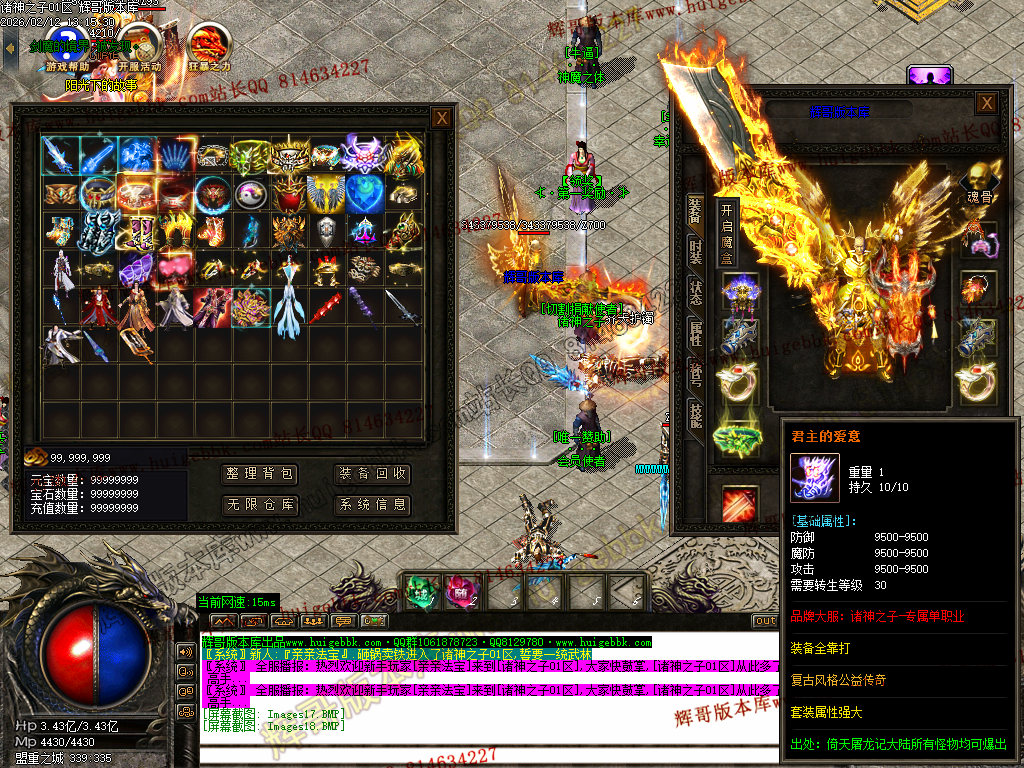The height and width of the screenshot is (768, 1024).
Task: Open the 开服活动 server event icon
Action: pos(139,46)
